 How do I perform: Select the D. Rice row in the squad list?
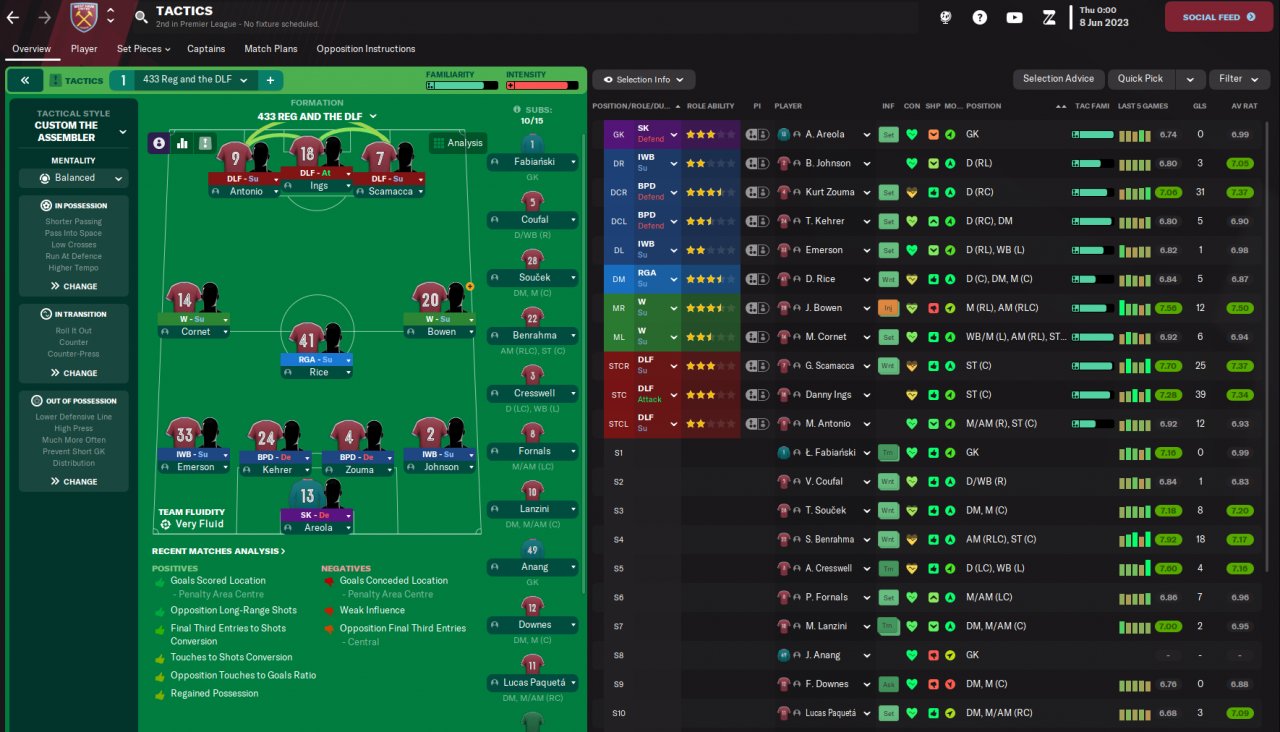click(x=825, y=279)
